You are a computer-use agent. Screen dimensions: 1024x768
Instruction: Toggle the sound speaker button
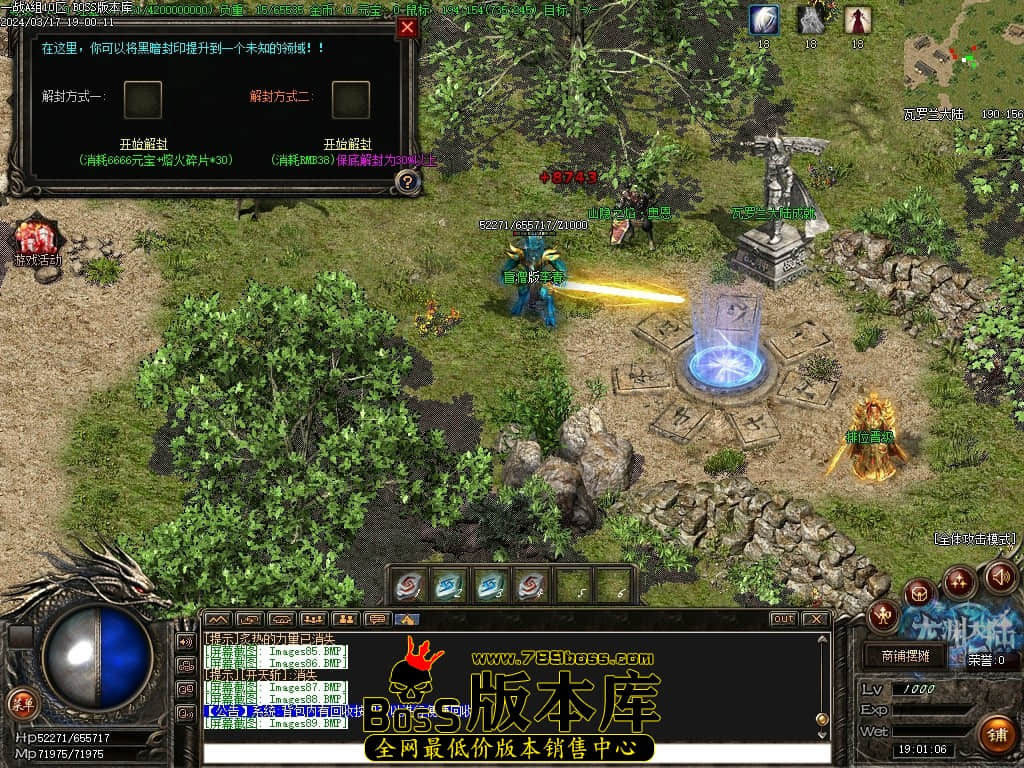[1001, 577]
